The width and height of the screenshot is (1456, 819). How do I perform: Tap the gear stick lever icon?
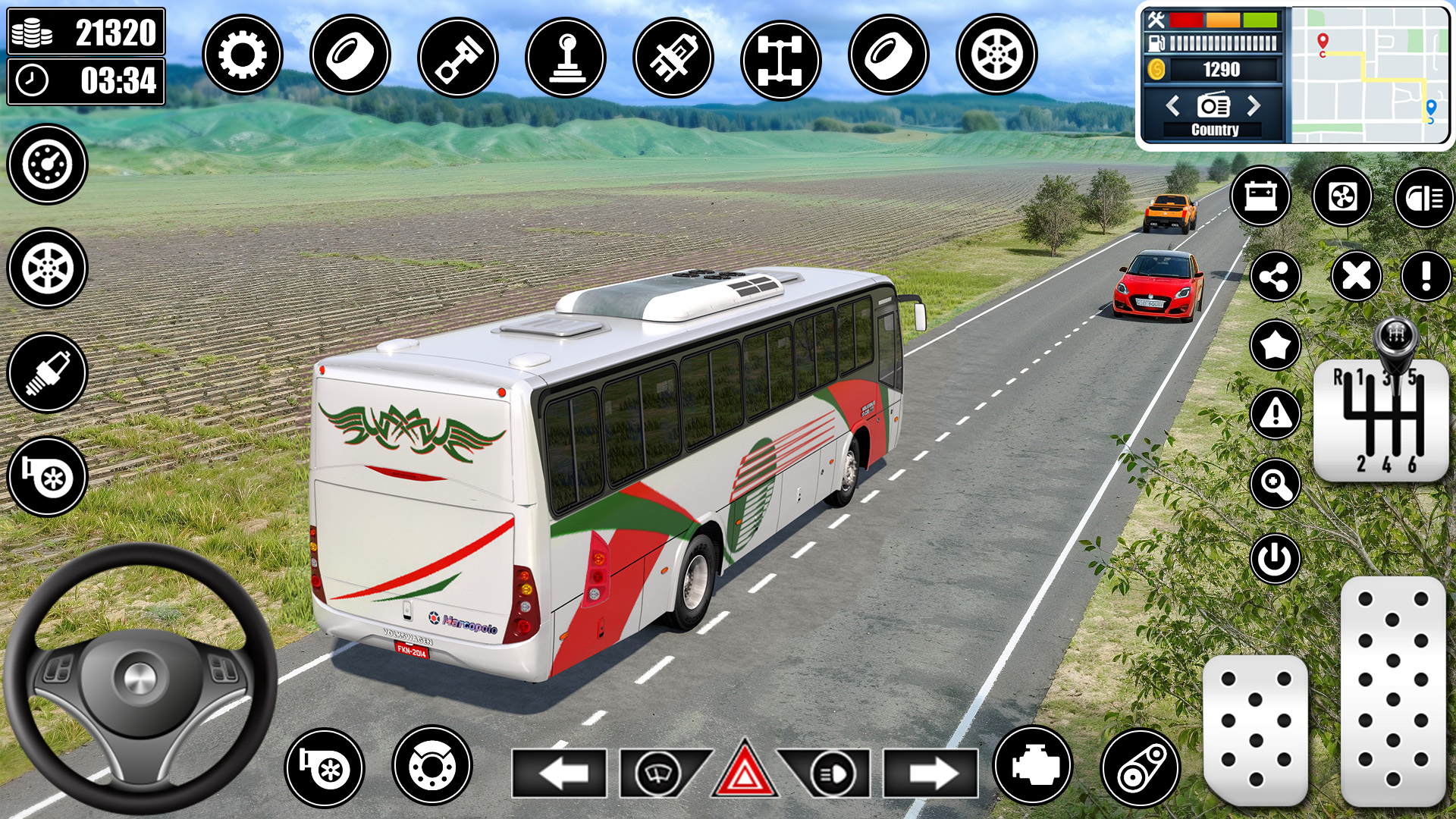565,58
